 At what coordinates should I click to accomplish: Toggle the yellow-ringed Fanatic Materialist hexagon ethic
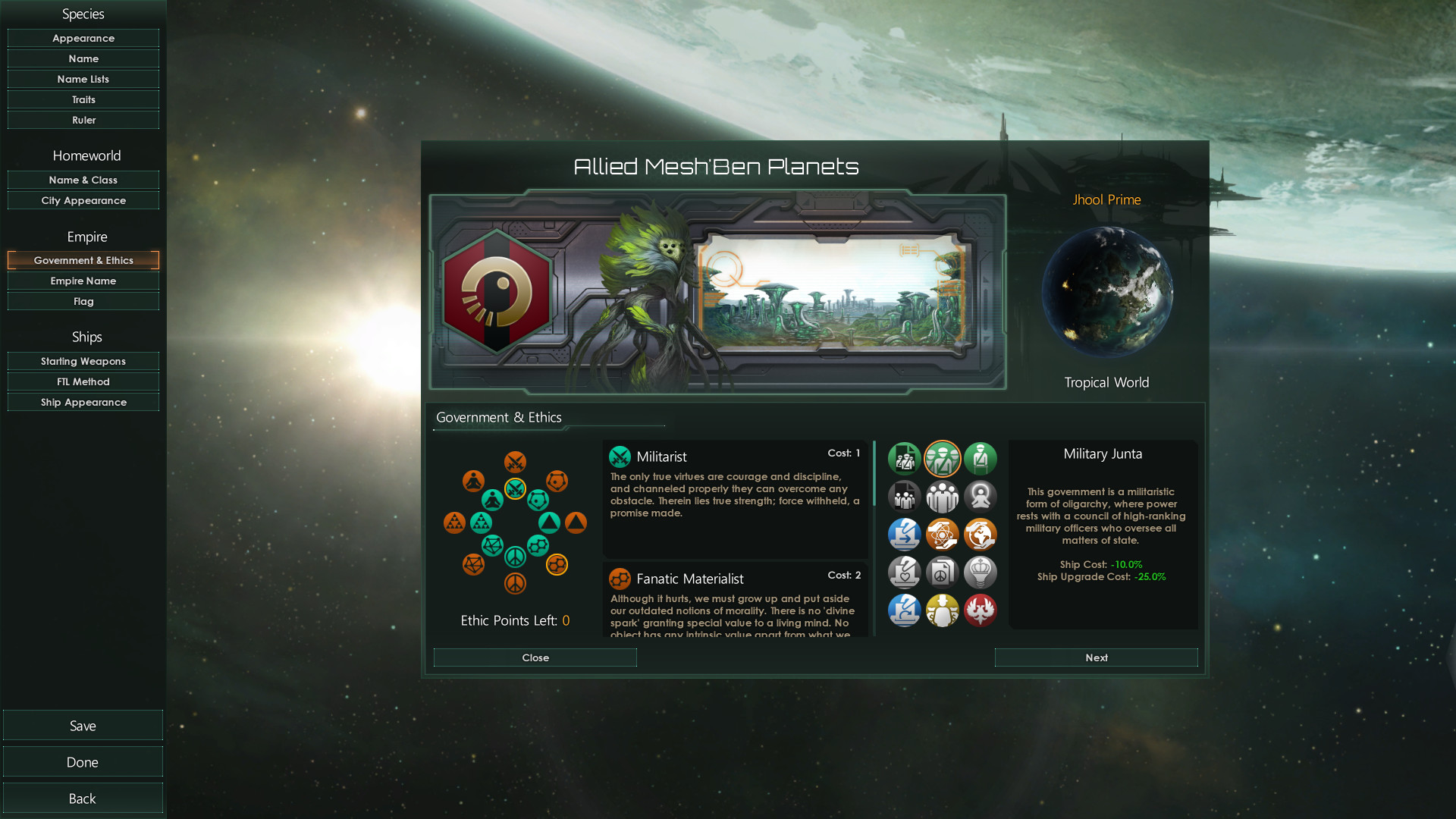coord(557,563)
